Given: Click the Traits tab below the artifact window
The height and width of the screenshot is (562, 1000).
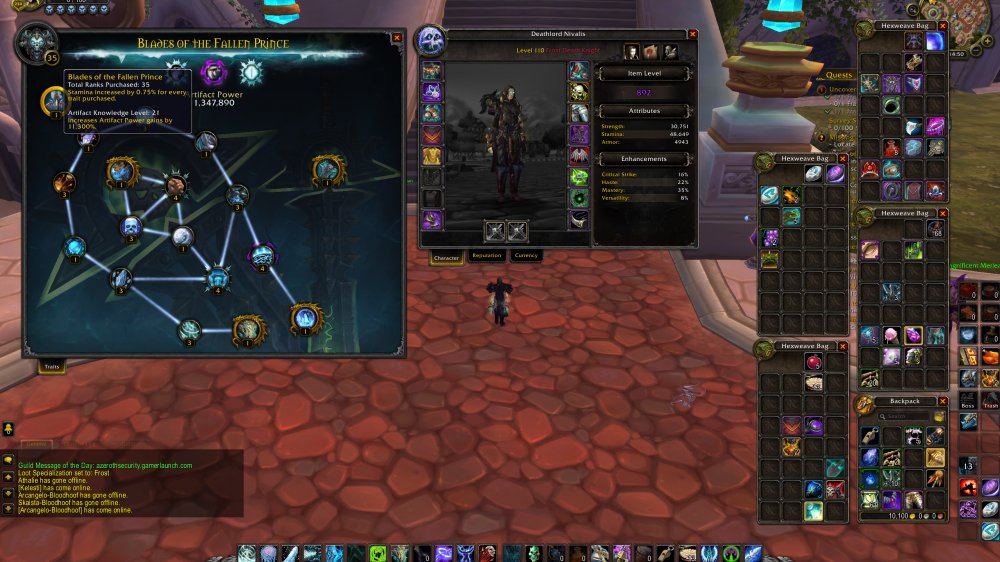Looking at the screenshot, I should [51, 367].
